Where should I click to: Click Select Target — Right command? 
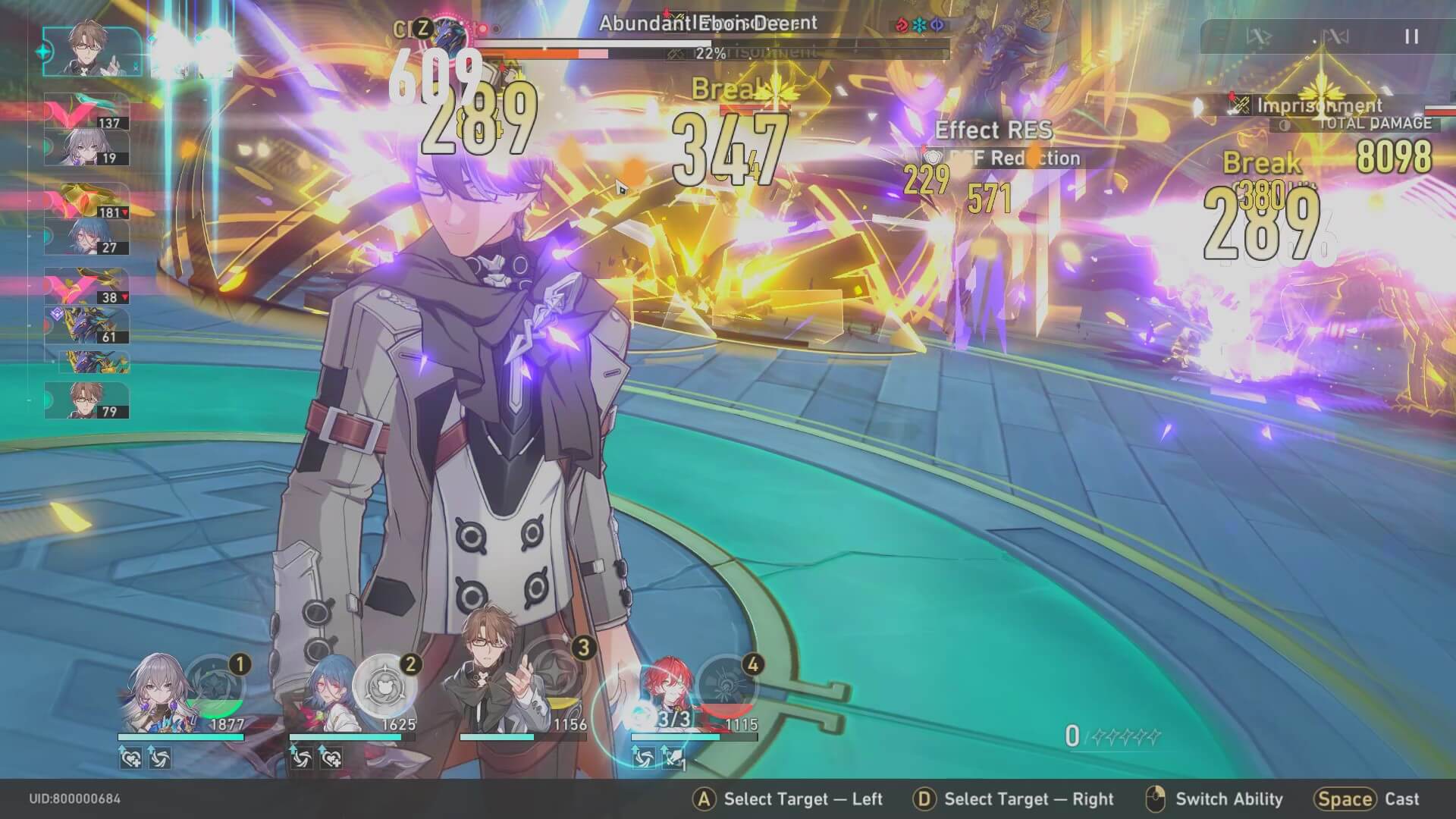pyautogui.click(x=1012, y=799)
